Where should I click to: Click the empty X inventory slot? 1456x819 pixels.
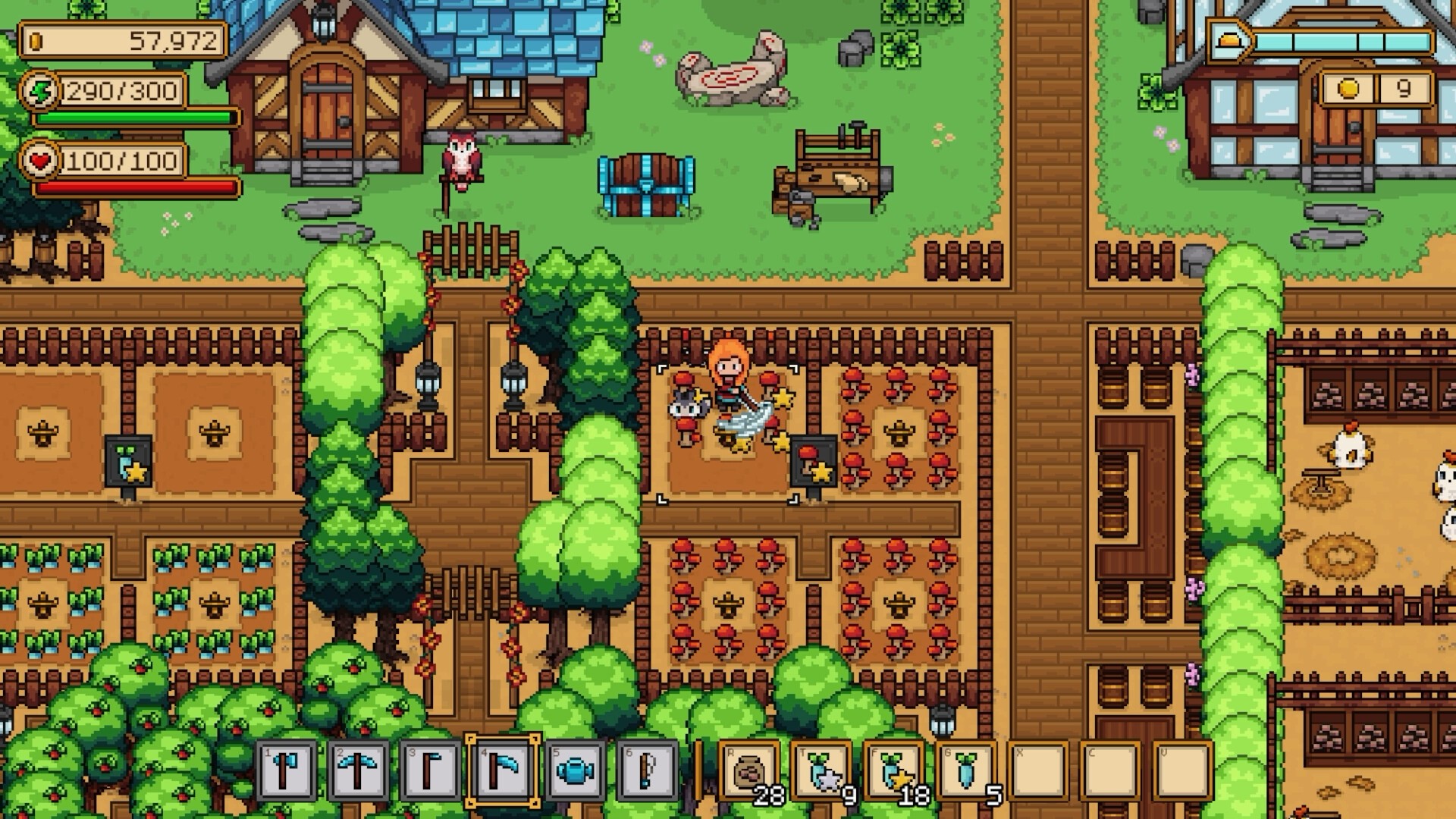click(1037, 771)
